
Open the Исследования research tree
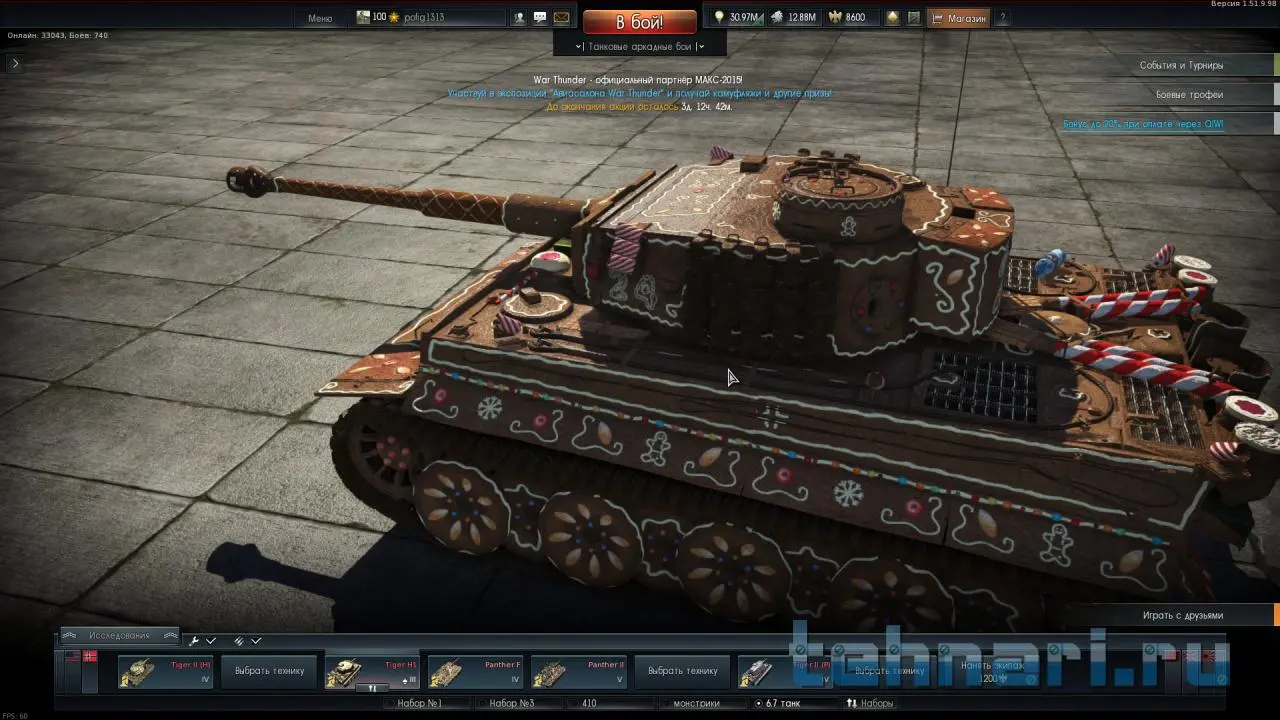(119, 636)
